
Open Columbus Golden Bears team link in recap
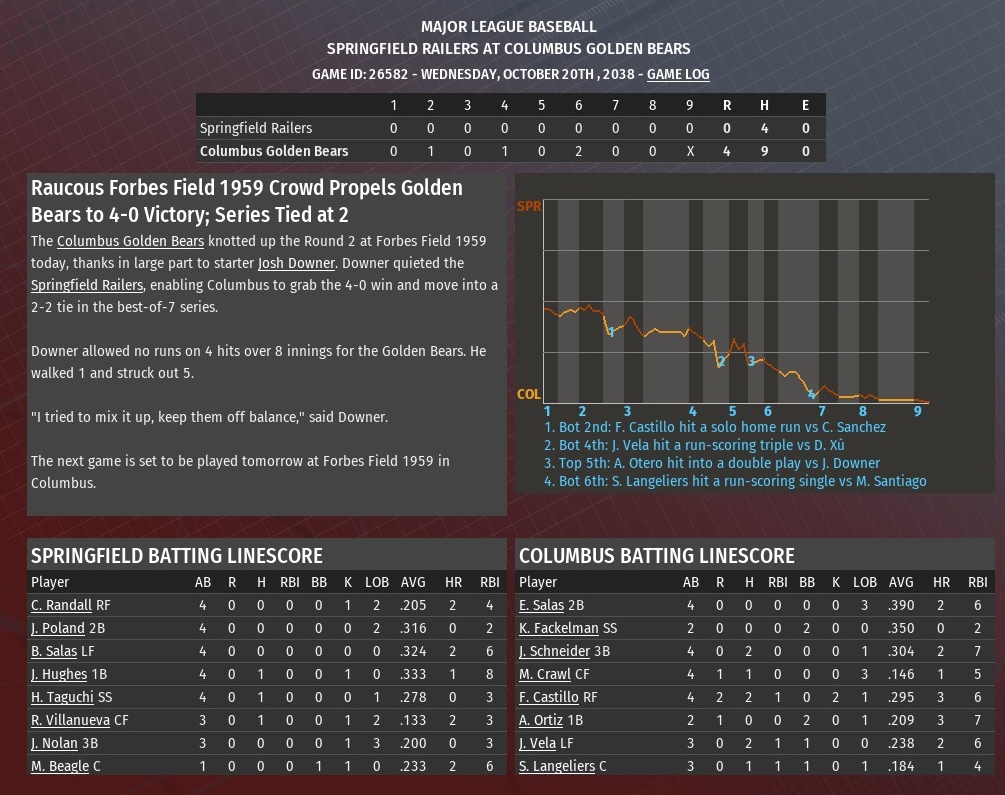point(130,241)
